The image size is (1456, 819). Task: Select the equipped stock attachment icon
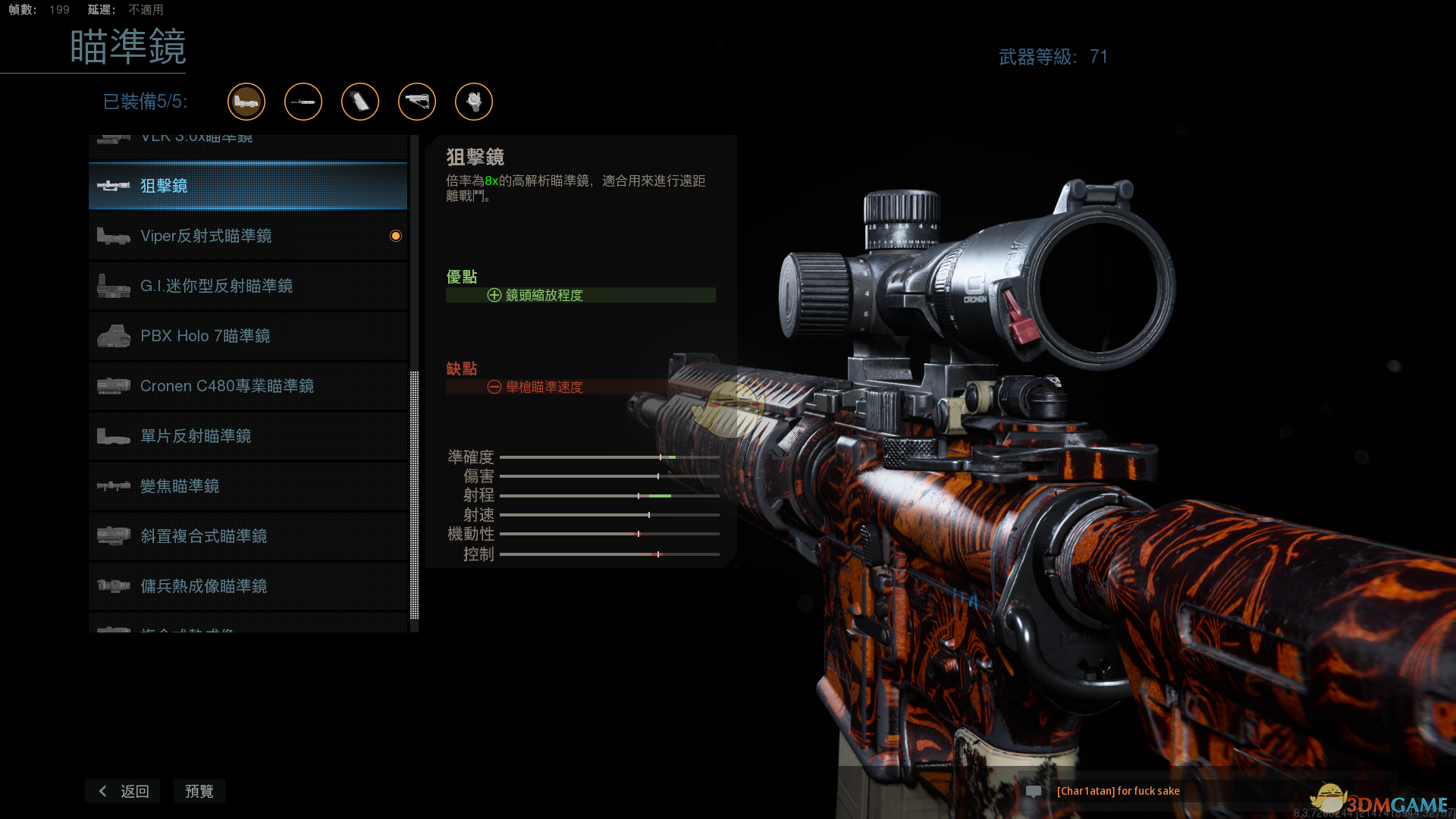click(417, 102)
